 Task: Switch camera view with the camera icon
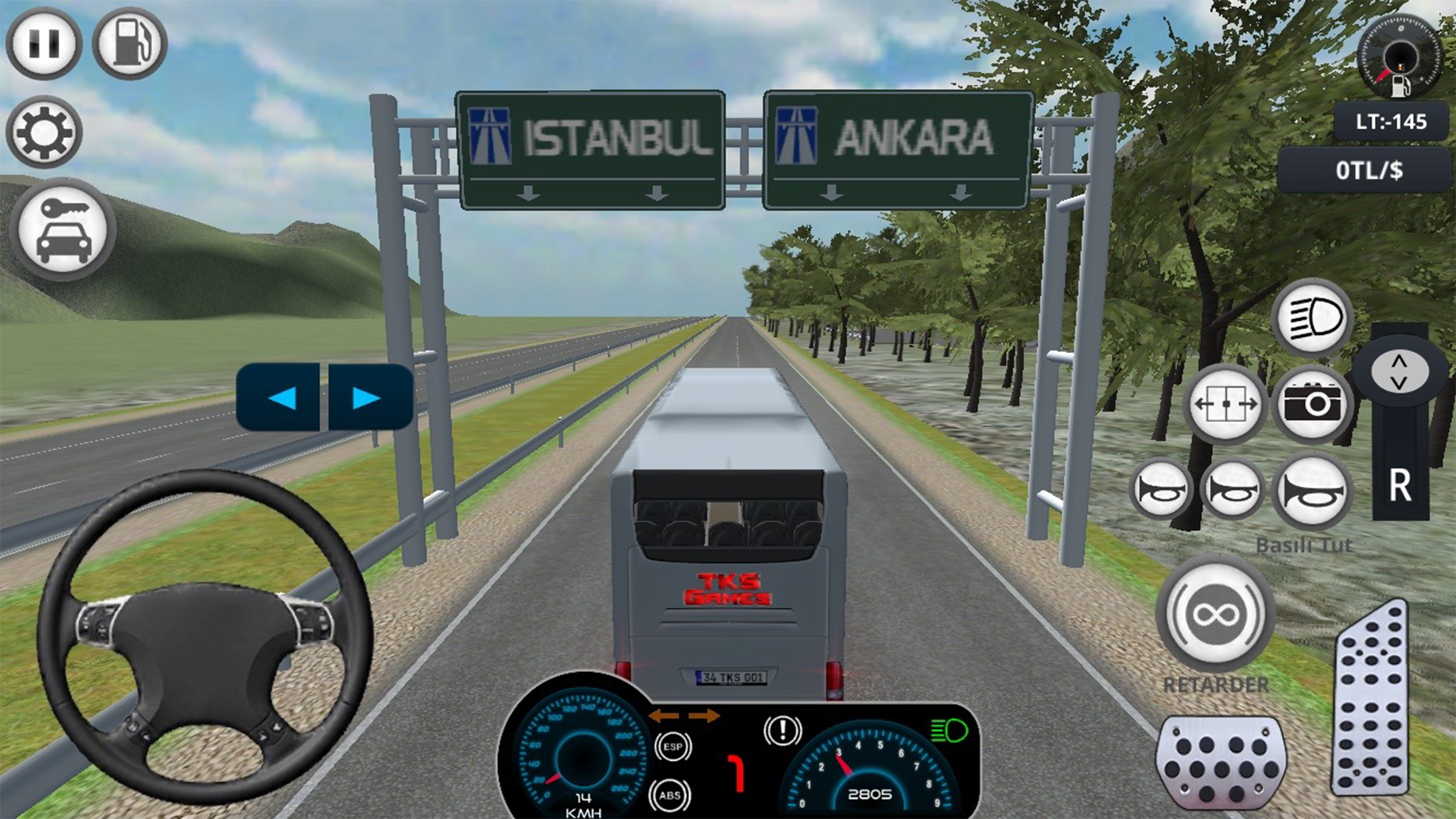(1312, 404)
